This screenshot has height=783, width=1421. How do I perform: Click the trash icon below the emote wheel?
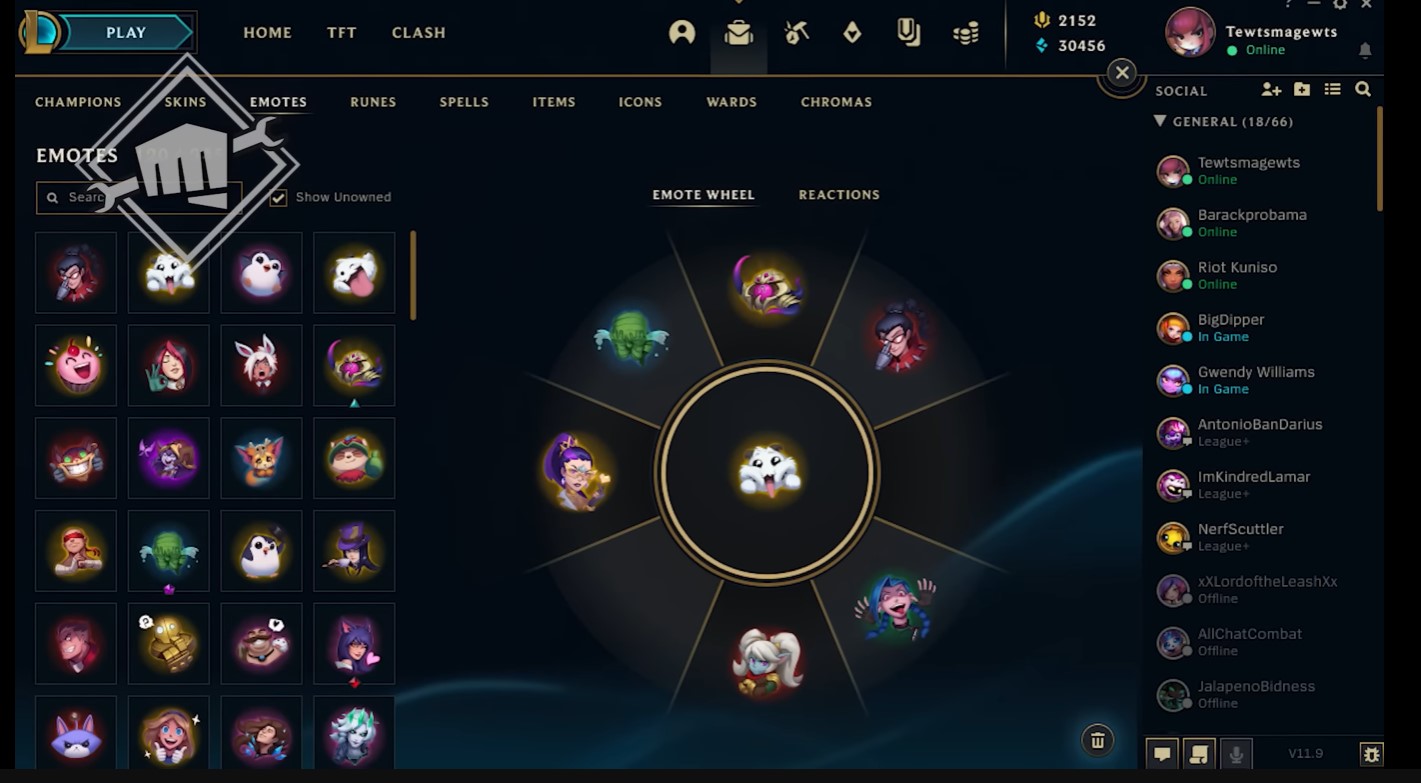click(1097, 740)
